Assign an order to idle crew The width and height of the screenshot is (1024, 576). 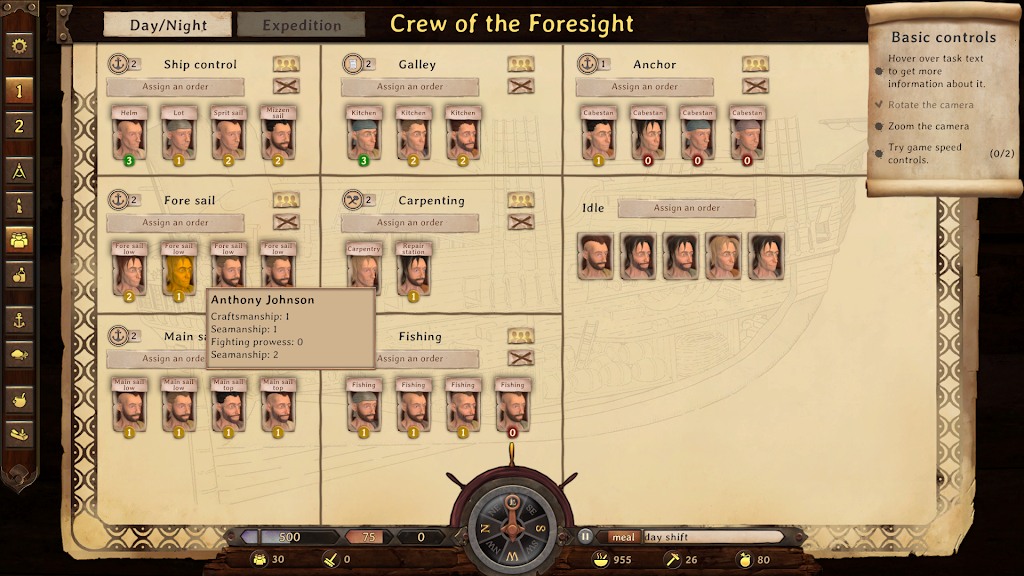point(687,208)
